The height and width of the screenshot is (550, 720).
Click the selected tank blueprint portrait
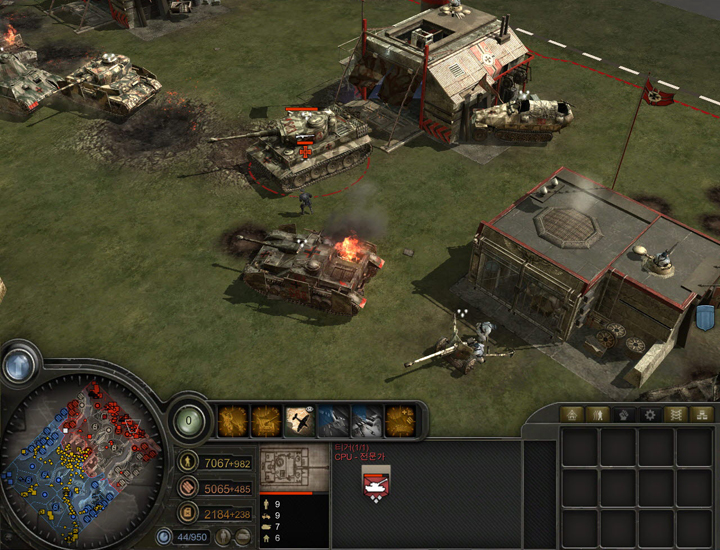[x=294, y=468]
